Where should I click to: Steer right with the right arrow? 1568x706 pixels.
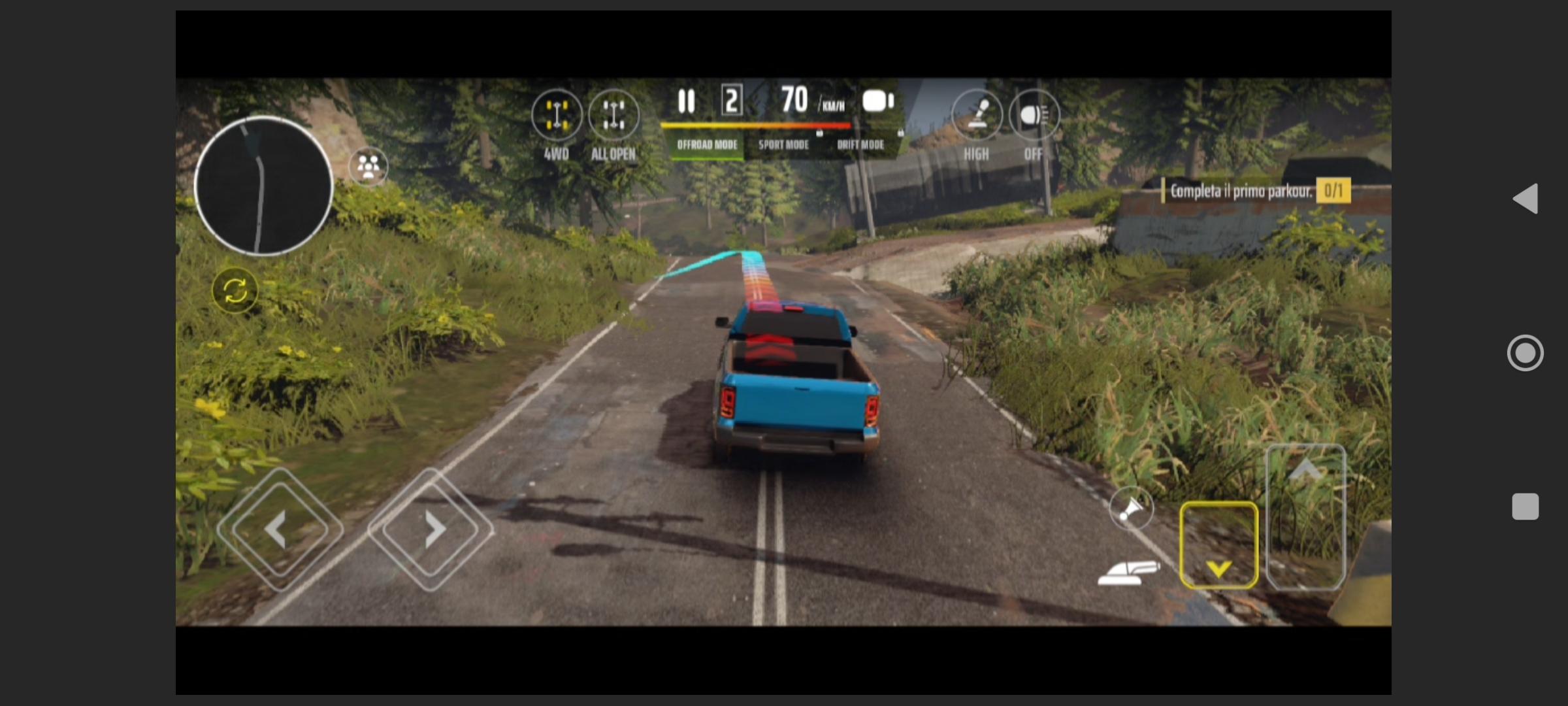click(x=431, y=529)
